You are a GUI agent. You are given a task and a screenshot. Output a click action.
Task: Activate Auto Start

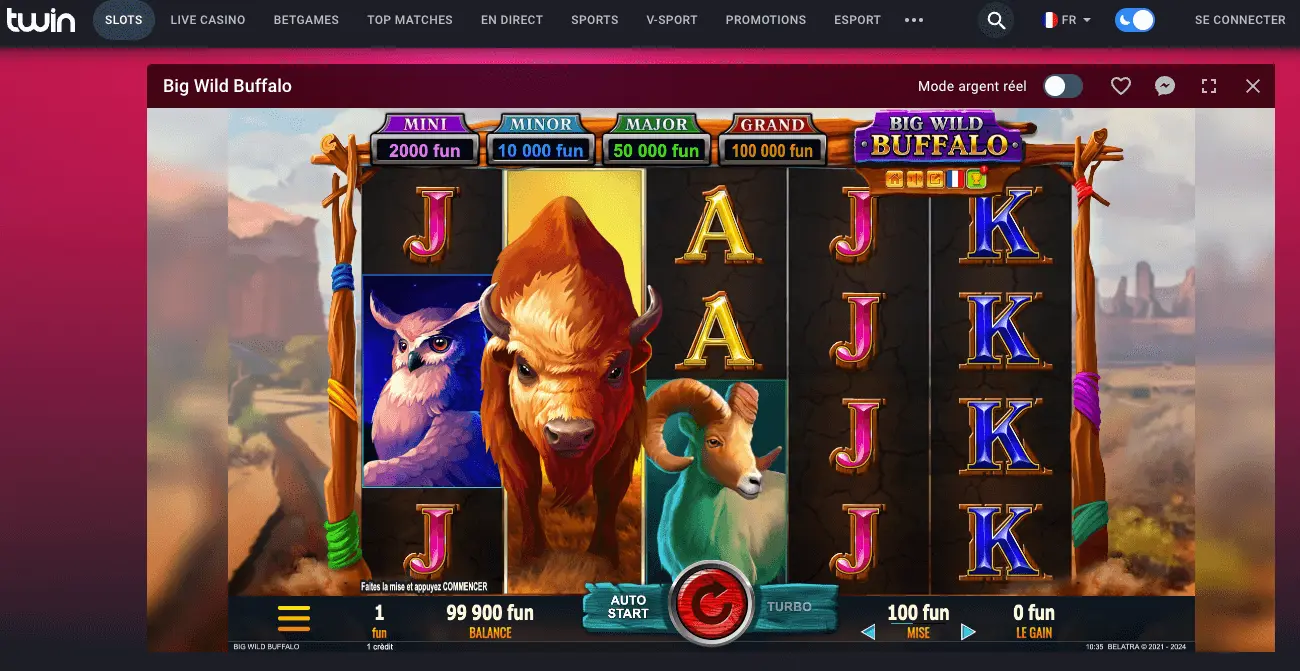point(628,607)
